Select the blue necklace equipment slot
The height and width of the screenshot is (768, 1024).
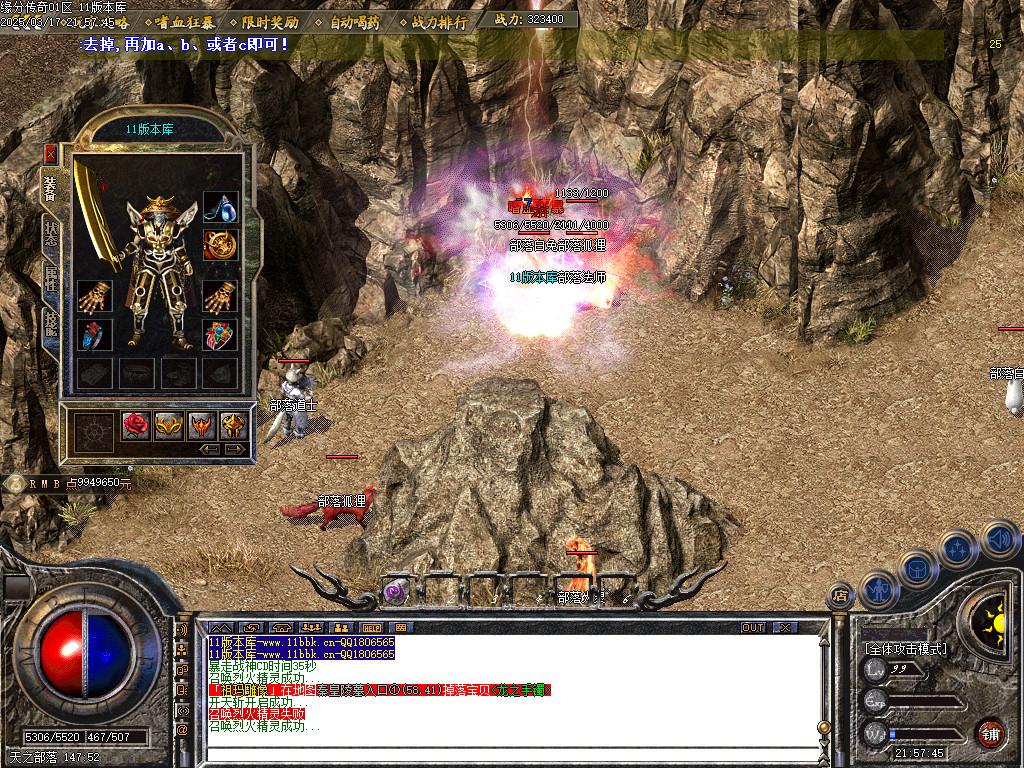(220, 207)
